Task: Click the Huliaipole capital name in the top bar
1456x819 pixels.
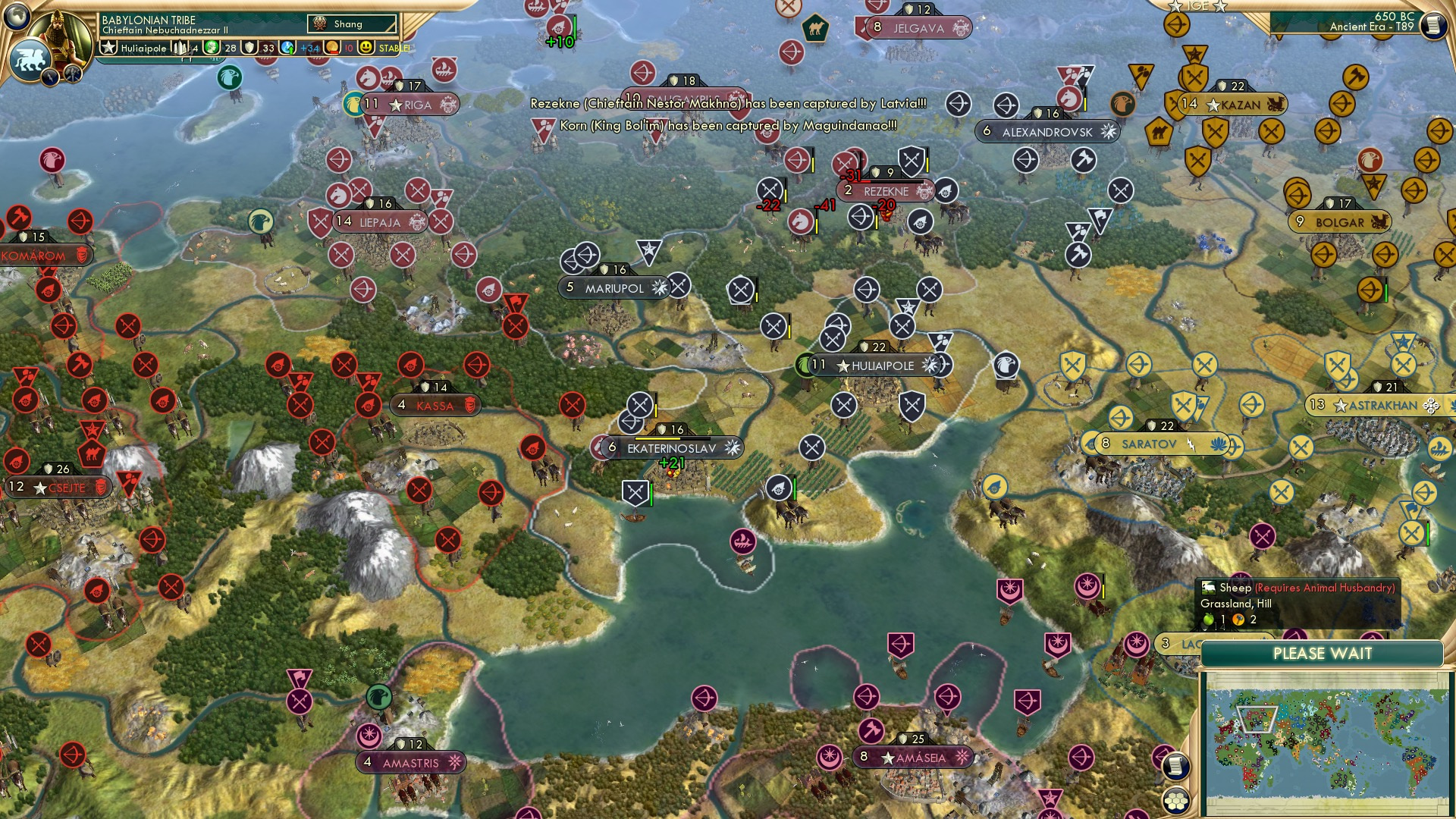Action: pyautogui.click(x=144, y=48)
